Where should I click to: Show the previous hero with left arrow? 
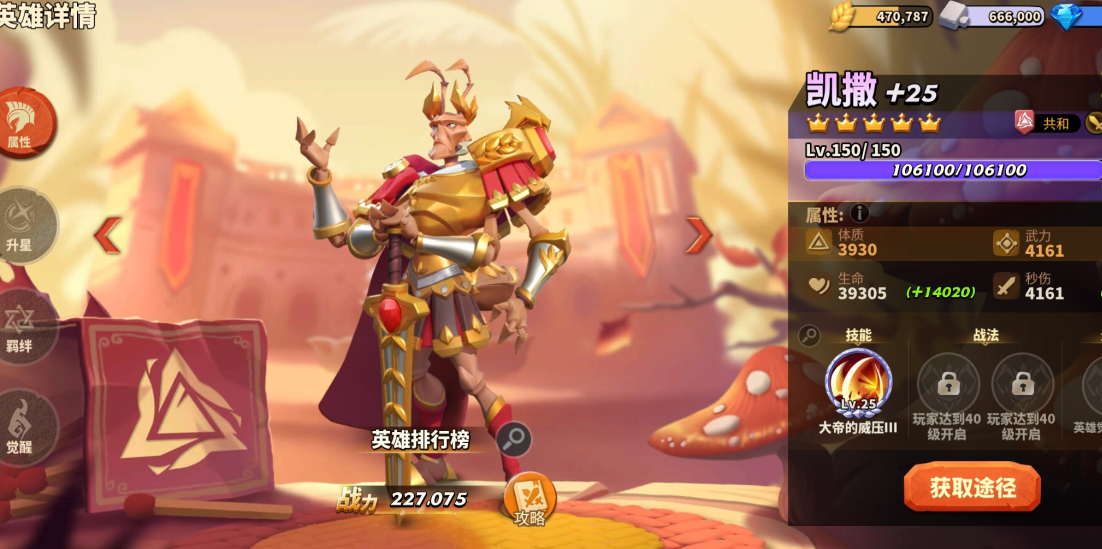tap(107, 235)
